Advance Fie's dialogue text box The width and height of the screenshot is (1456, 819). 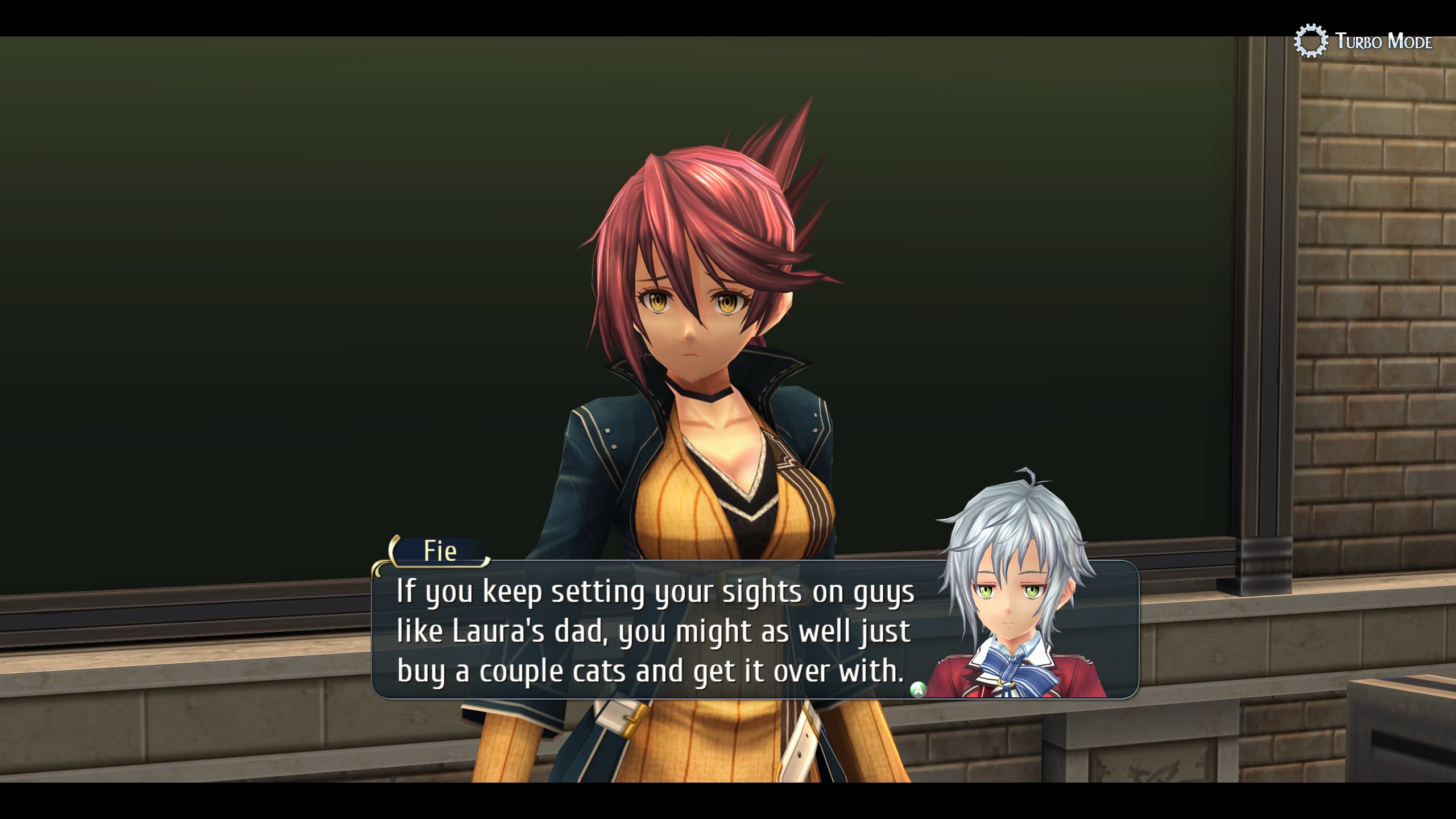[918, 689]
